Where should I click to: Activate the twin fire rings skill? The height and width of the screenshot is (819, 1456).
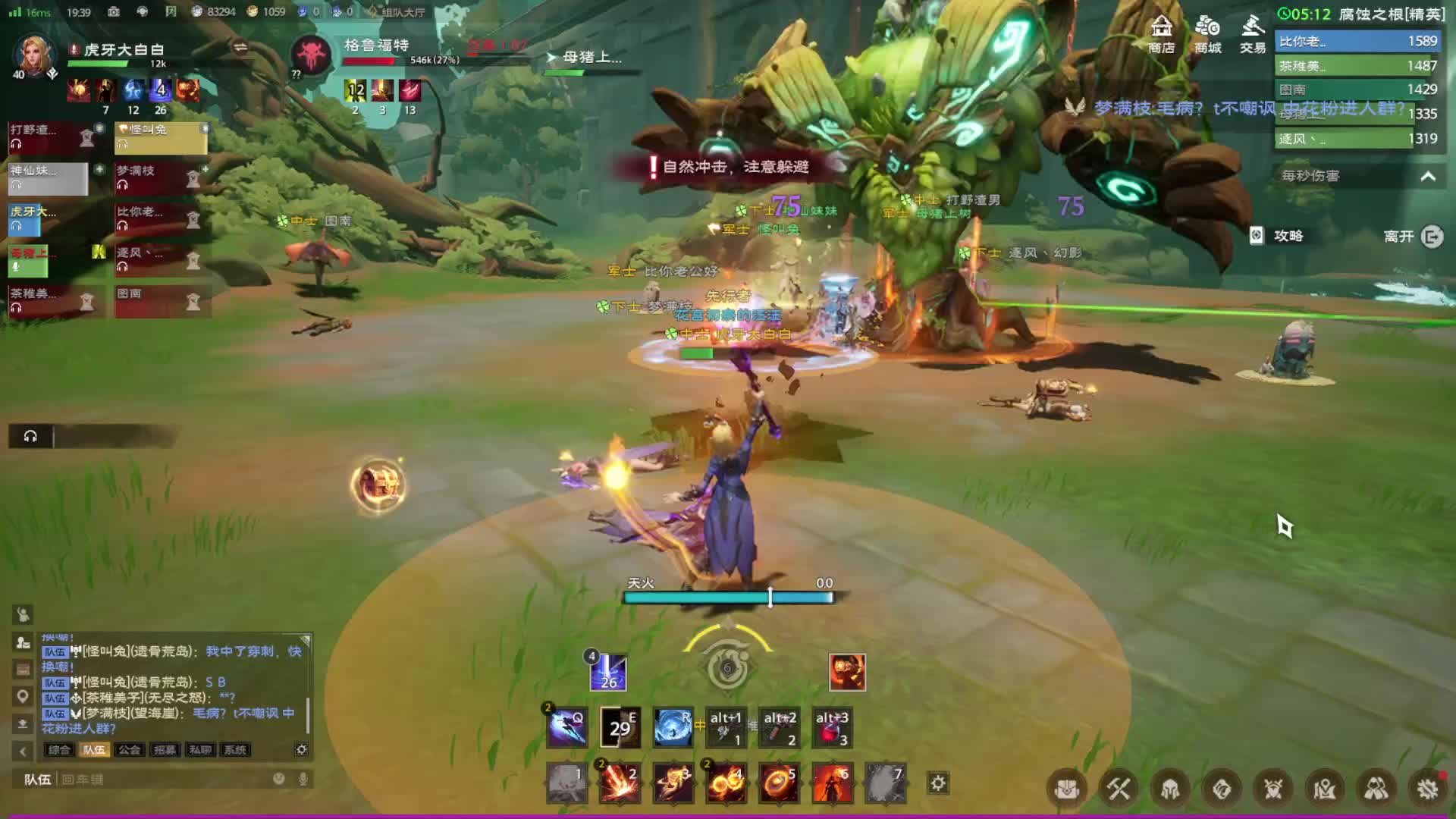(x=726, y=783)
